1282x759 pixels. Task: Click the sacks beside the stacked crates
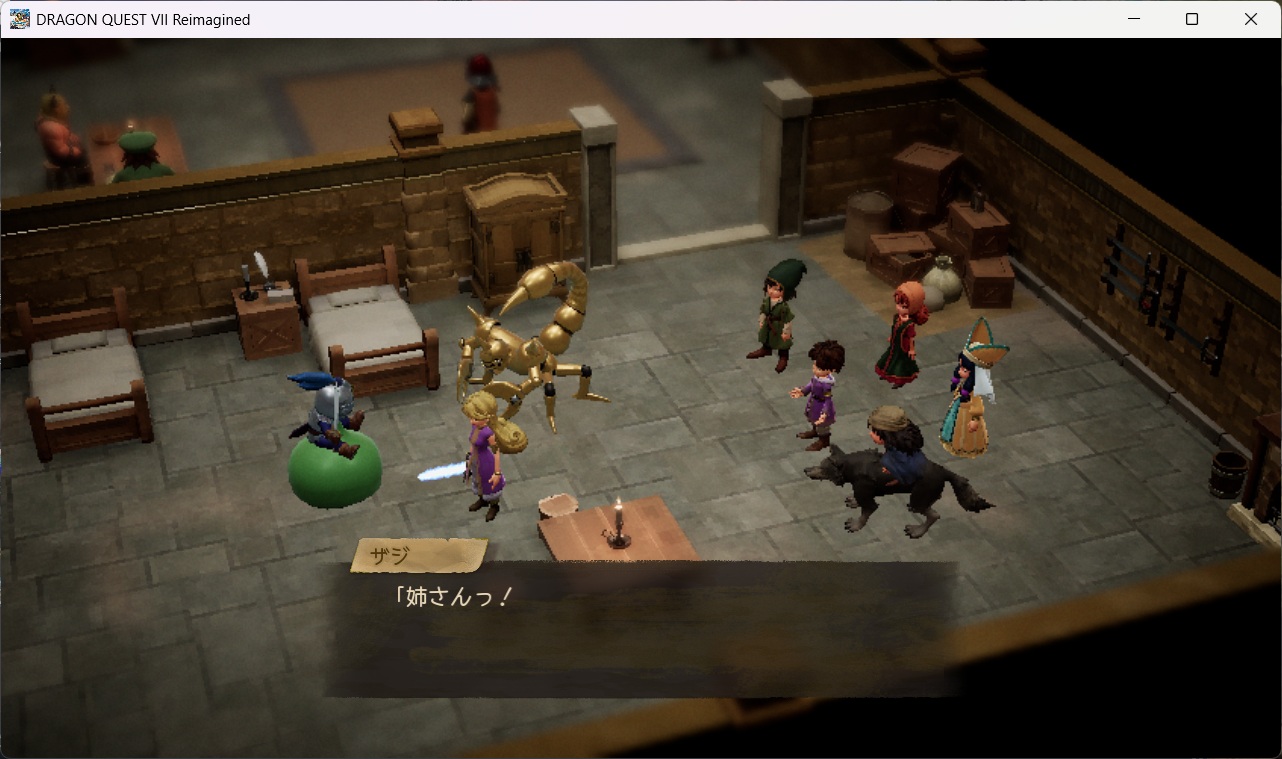(x=945, y=280)
